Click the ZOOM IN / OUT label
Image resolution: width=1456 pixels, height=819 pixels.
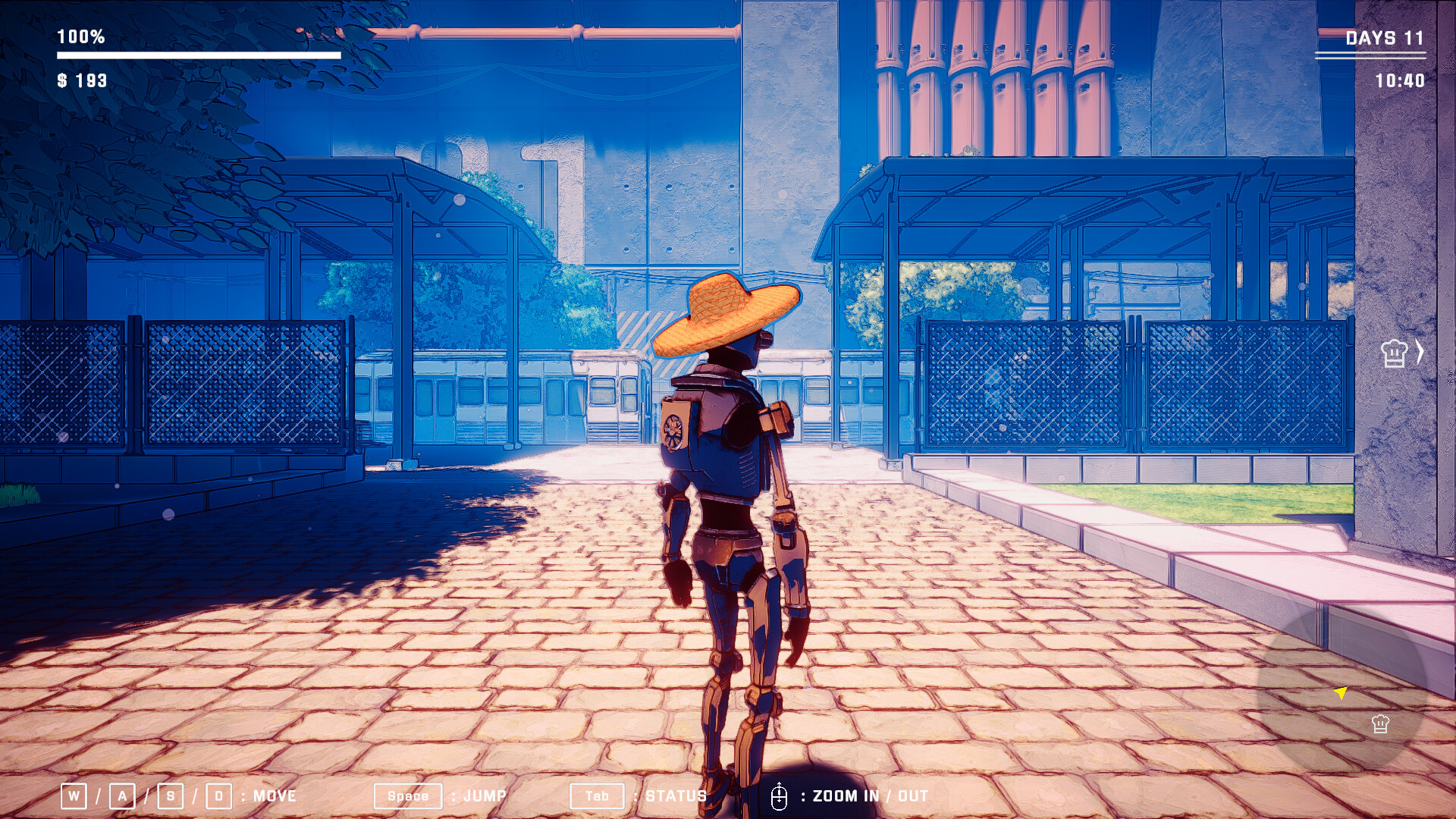point(870,796)
